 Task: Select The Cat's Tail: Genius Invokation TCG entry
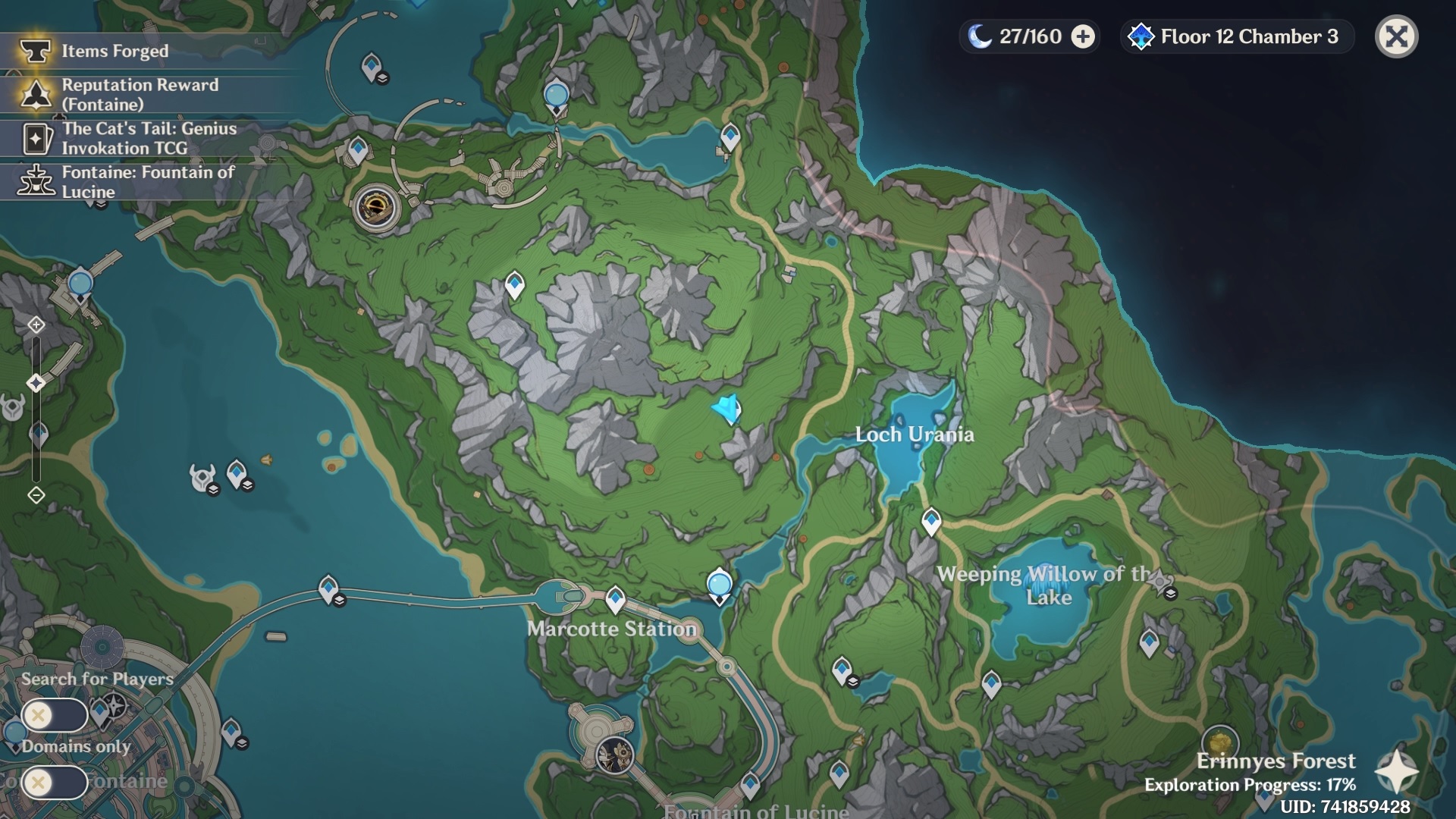click(x=149, y=138)
